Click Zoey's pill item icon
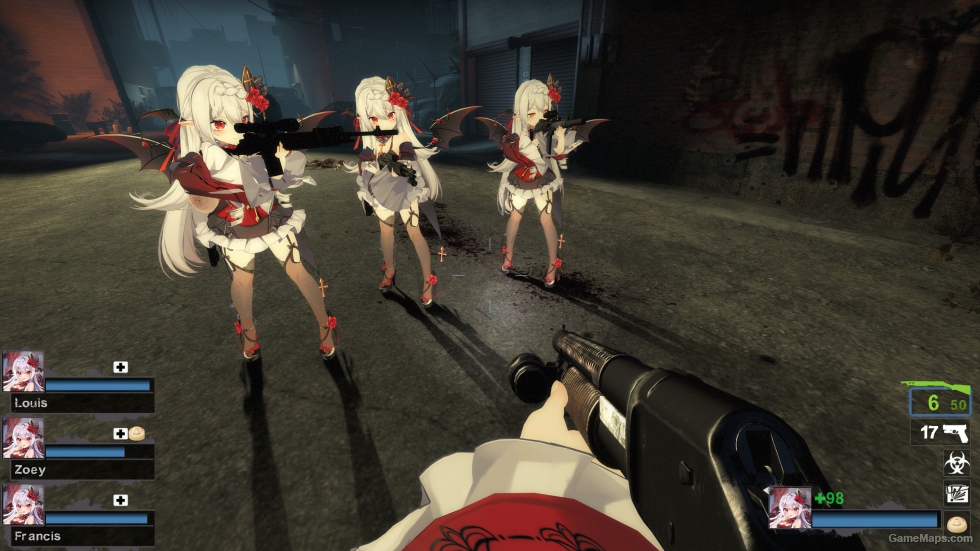This screenshot has height=551, width=980. point(137,434)
